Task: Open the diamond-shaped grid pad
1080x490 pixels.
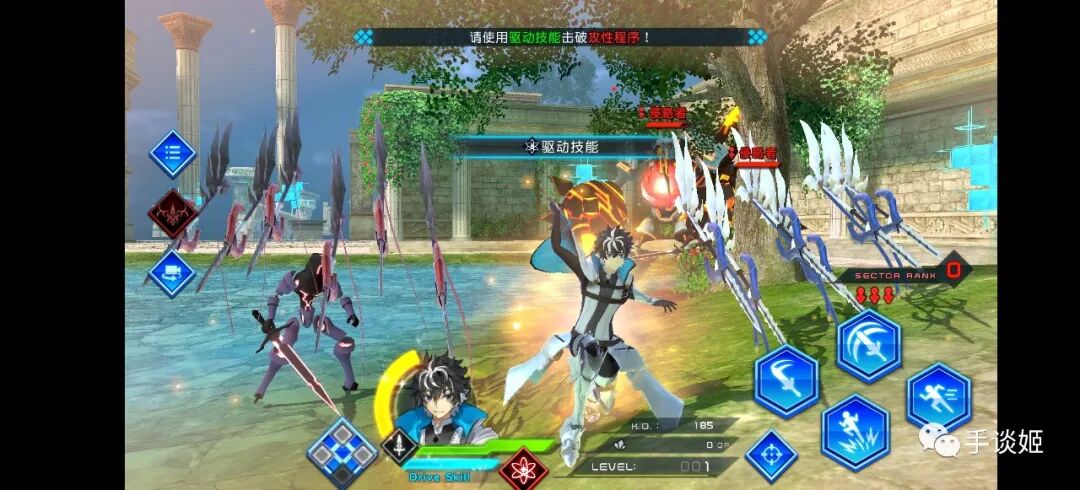Action: (x=342, y=453)
